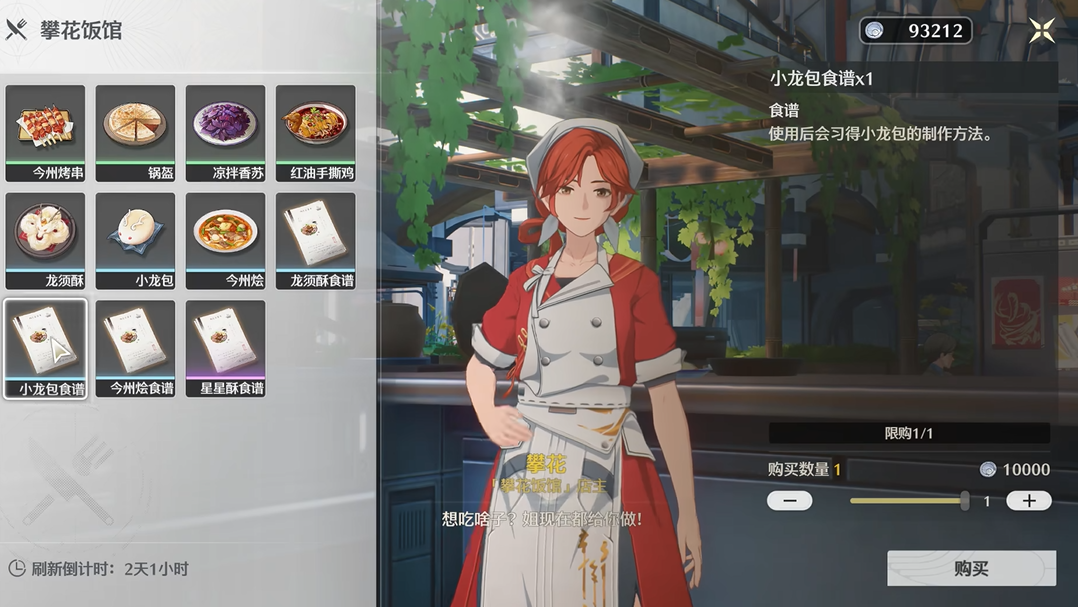Choose the 锅盔 flatbread dish

point(135,132)
